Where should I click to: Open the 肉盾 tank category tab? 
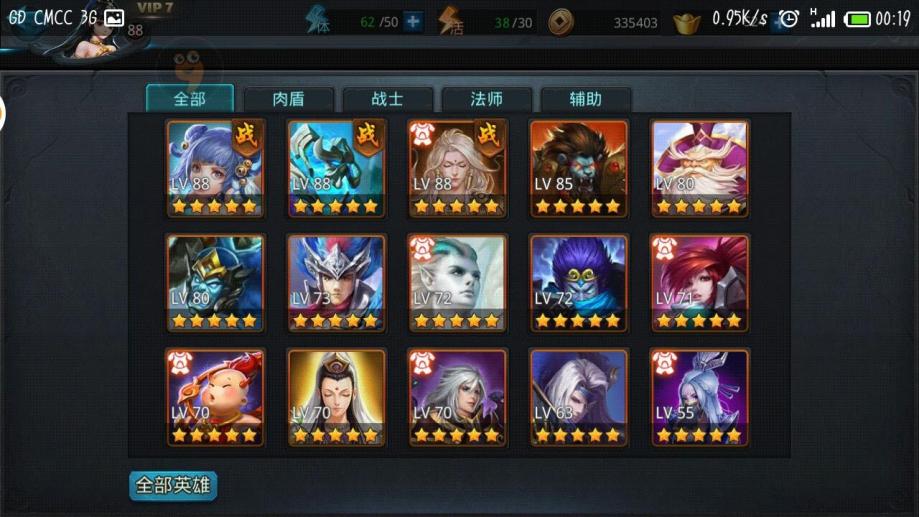[x=288, y=99]
